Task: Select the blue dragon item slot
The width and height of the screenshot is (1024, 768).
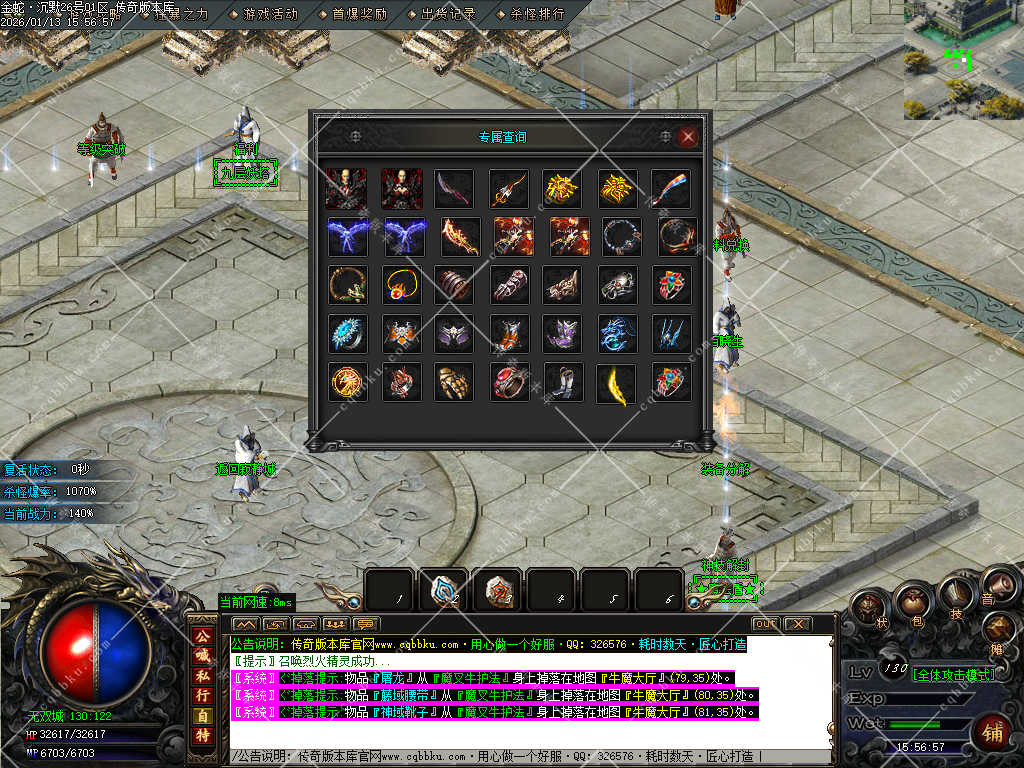Action: pyautogui.click(x=616, y=335)
